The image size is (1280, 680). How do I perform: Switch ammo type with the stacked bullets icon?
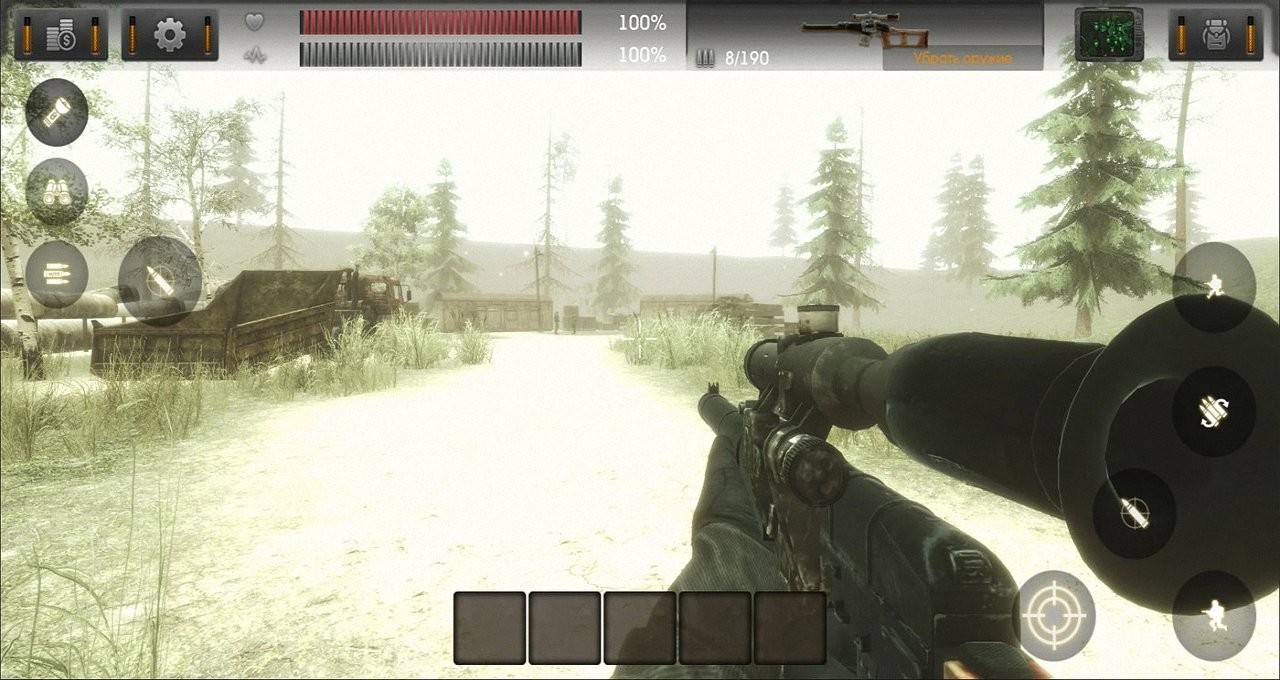pos(57,273)
